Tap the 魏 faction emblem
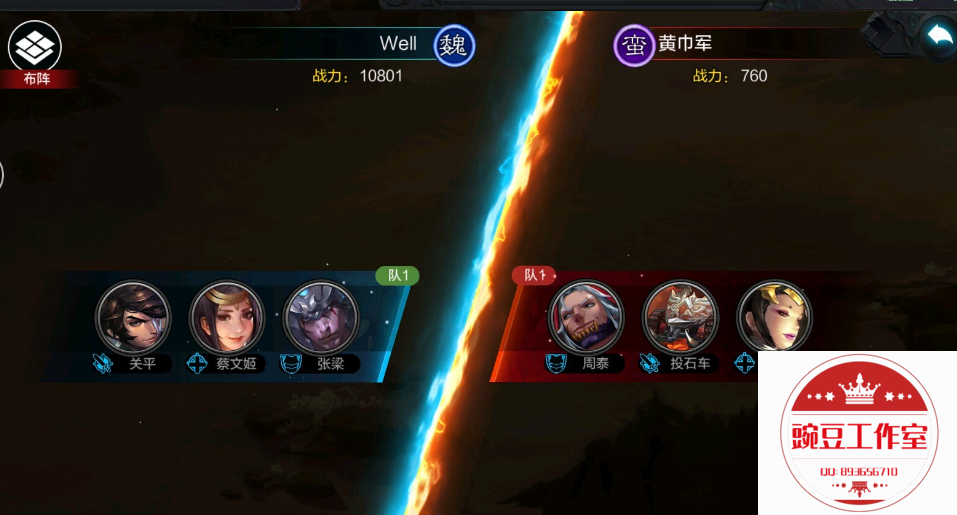The height and width of the screenshot is (515, 957). click(x=454, y=45)
